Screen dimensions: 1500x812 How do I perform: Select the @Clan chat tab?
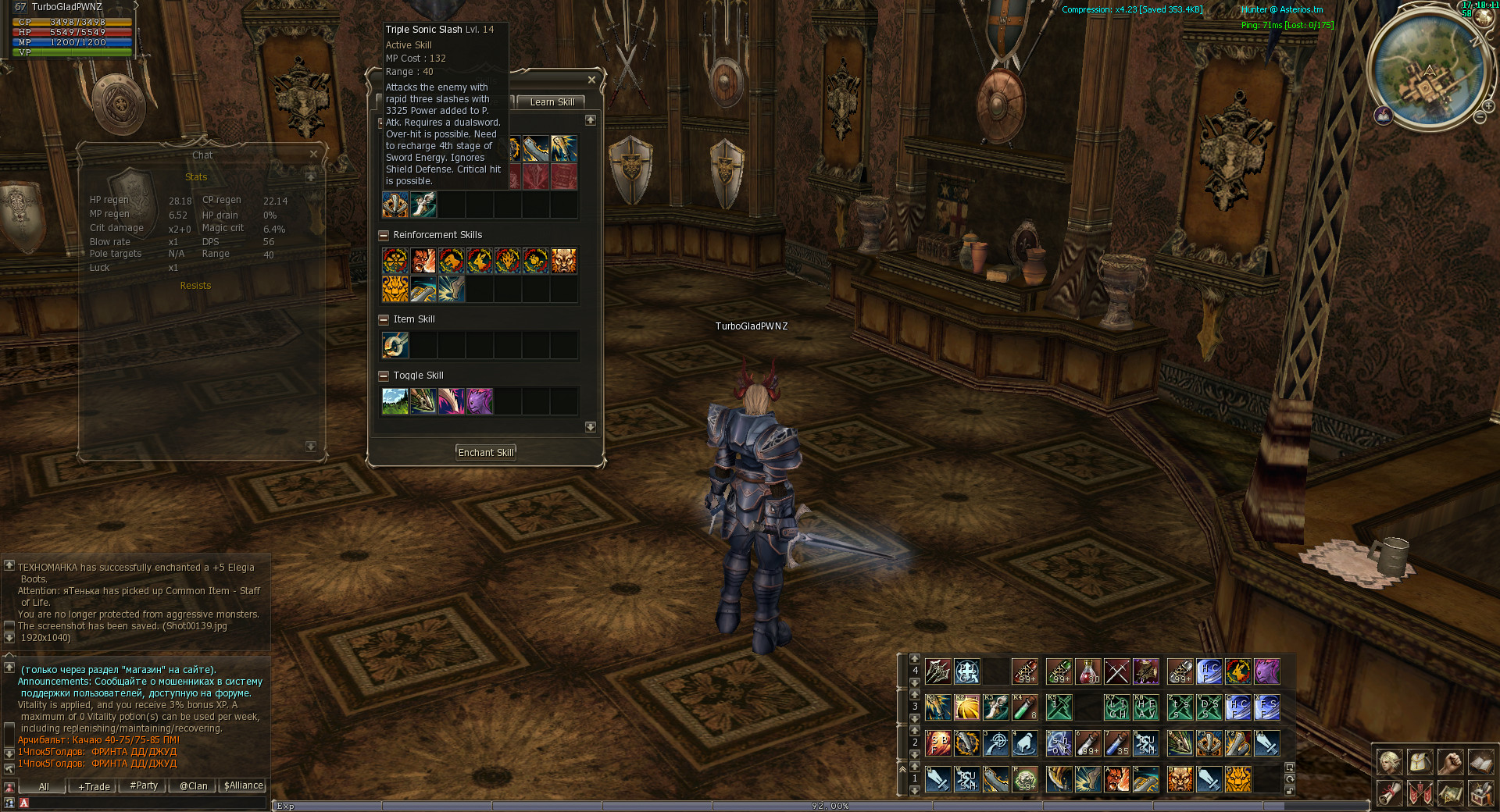(x=194, y=786)
